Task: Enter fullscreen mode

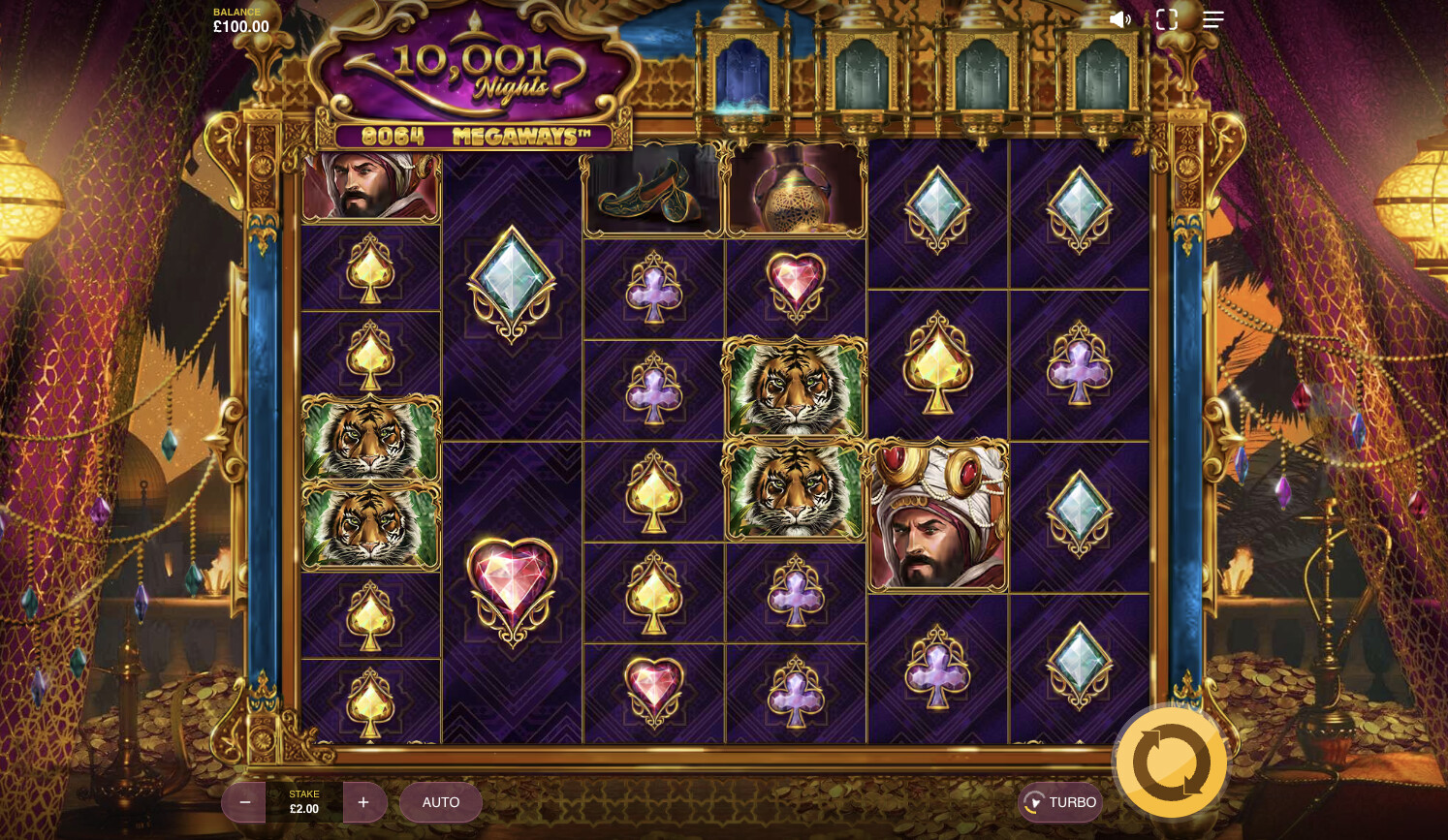Action: click(1167, 19)
